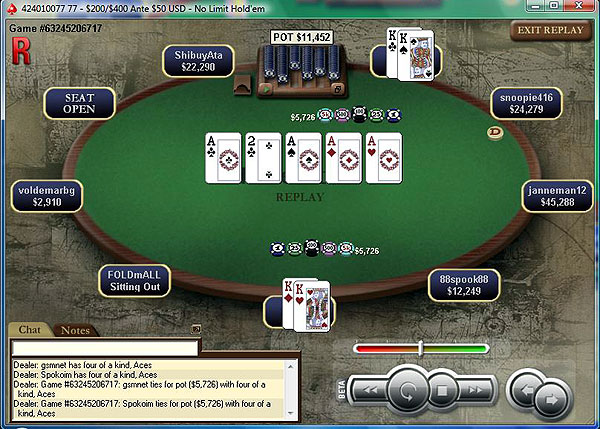Select player janneman12's nameplate
Viewport: 600px width, 429px height.
coord(555,195)
